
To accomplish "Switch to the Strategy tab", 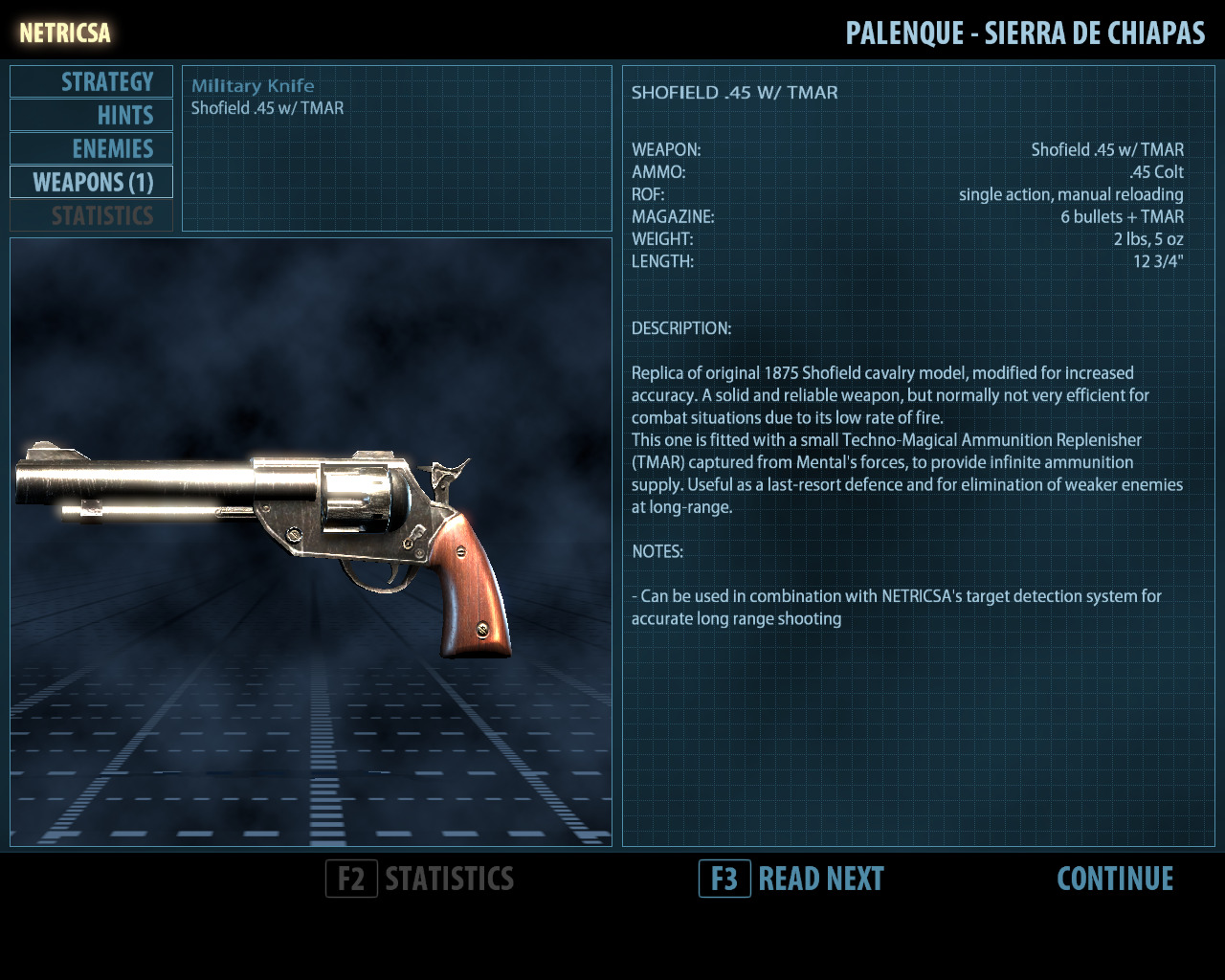I will click(x=92, y=82).
